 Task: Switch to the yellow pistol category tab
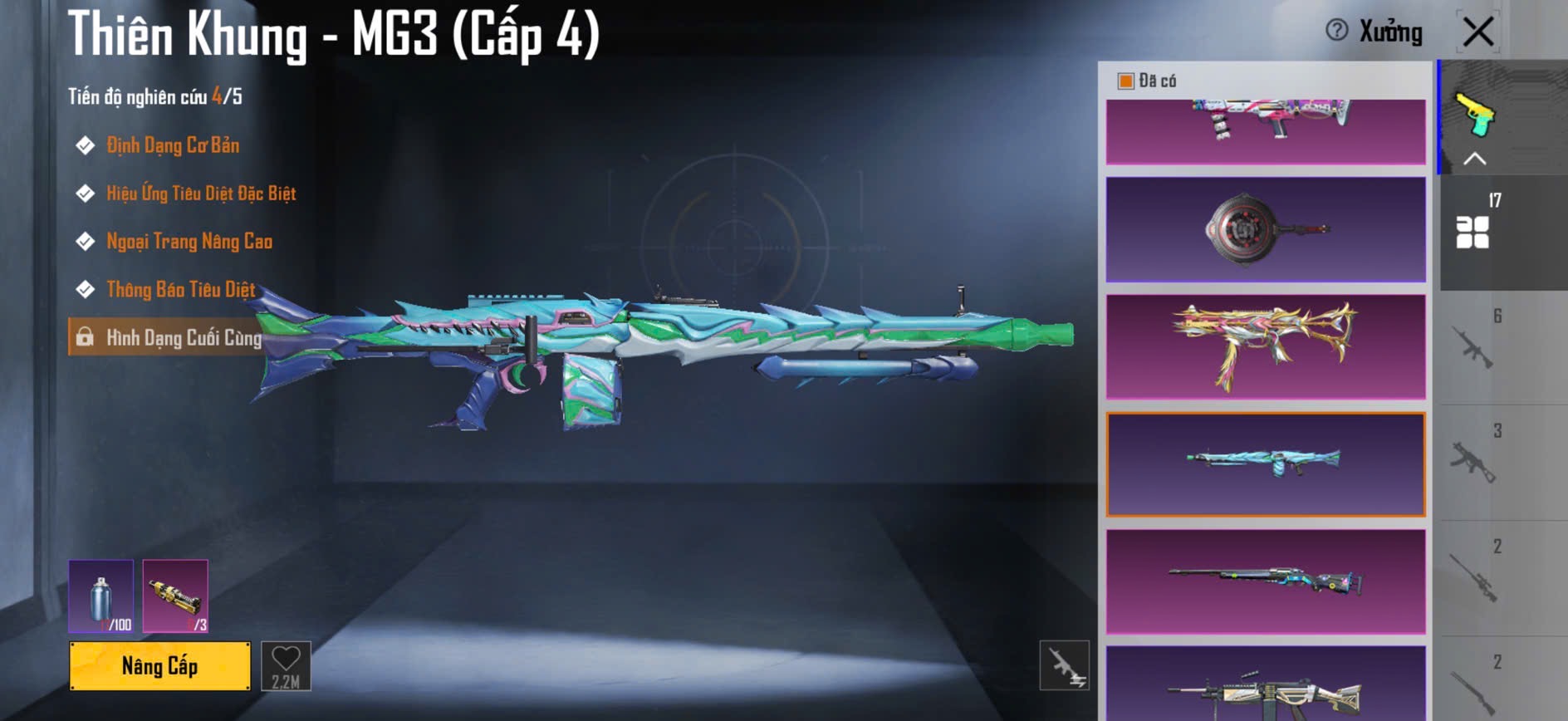pyautogui.click(x=1474, y=116)
